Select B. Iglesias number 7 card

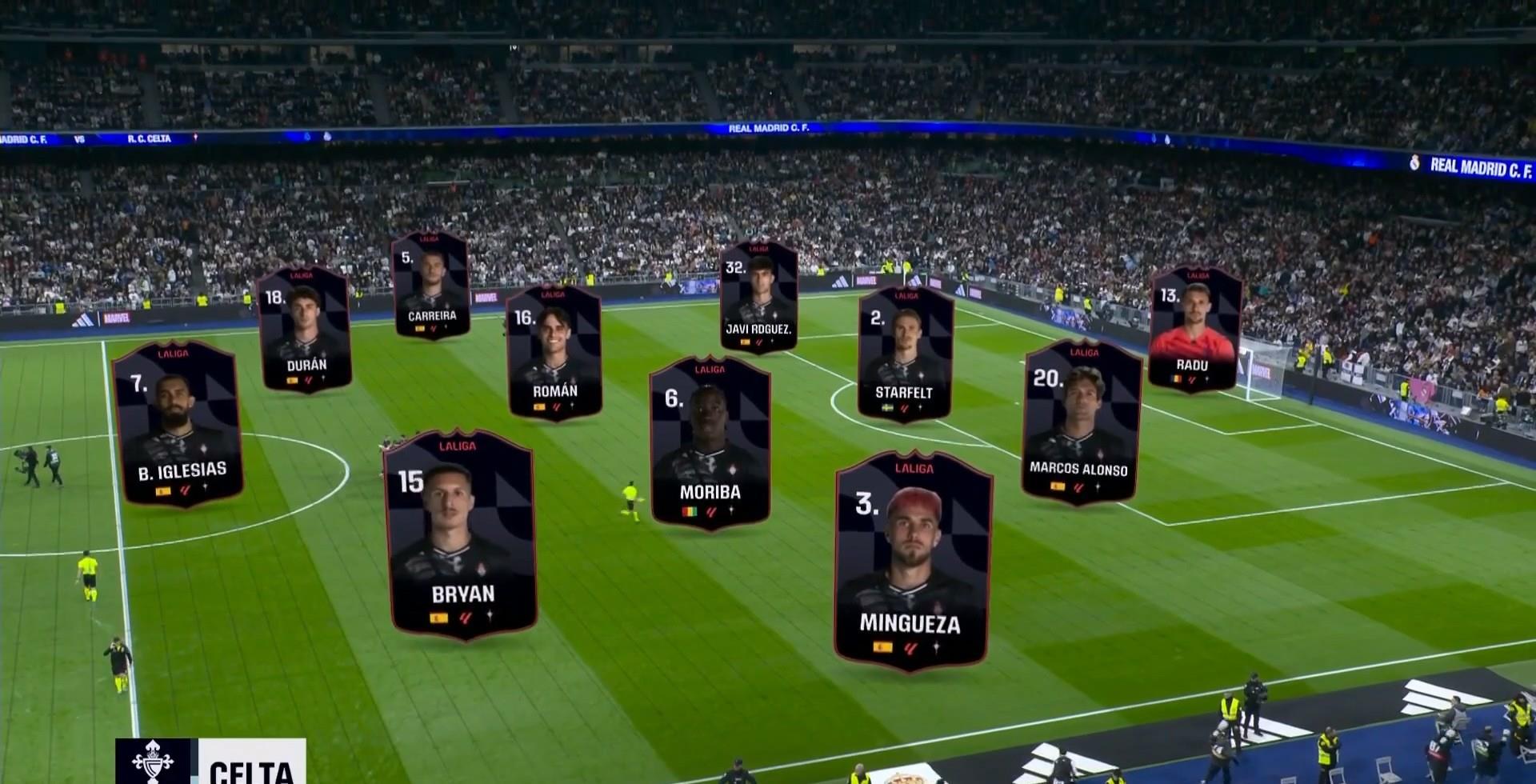178,423
